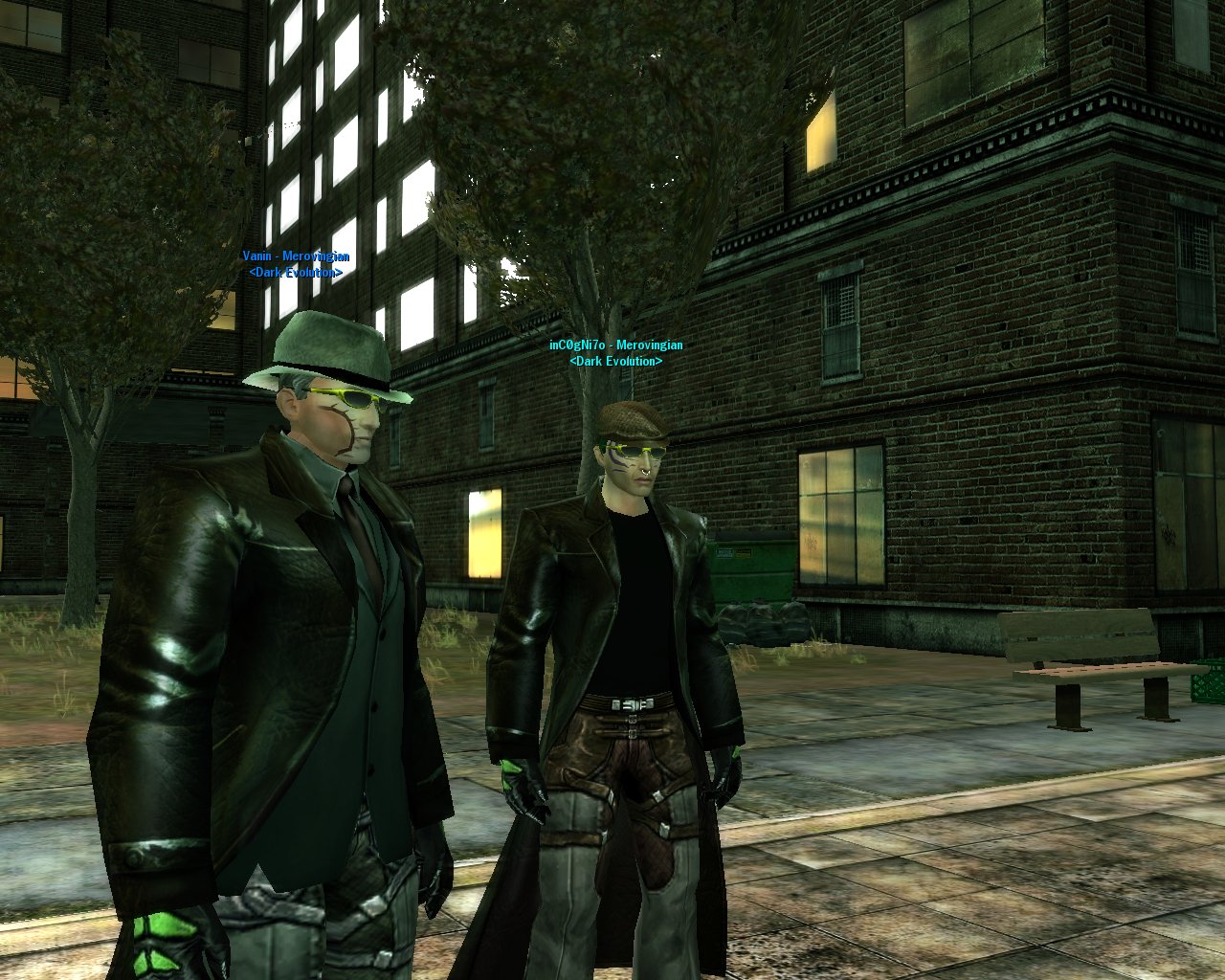Select the inC0gNi7o player nameplate
This screenshot has height=980, width=1225.
pyautogui.click(x=615, y=345)
